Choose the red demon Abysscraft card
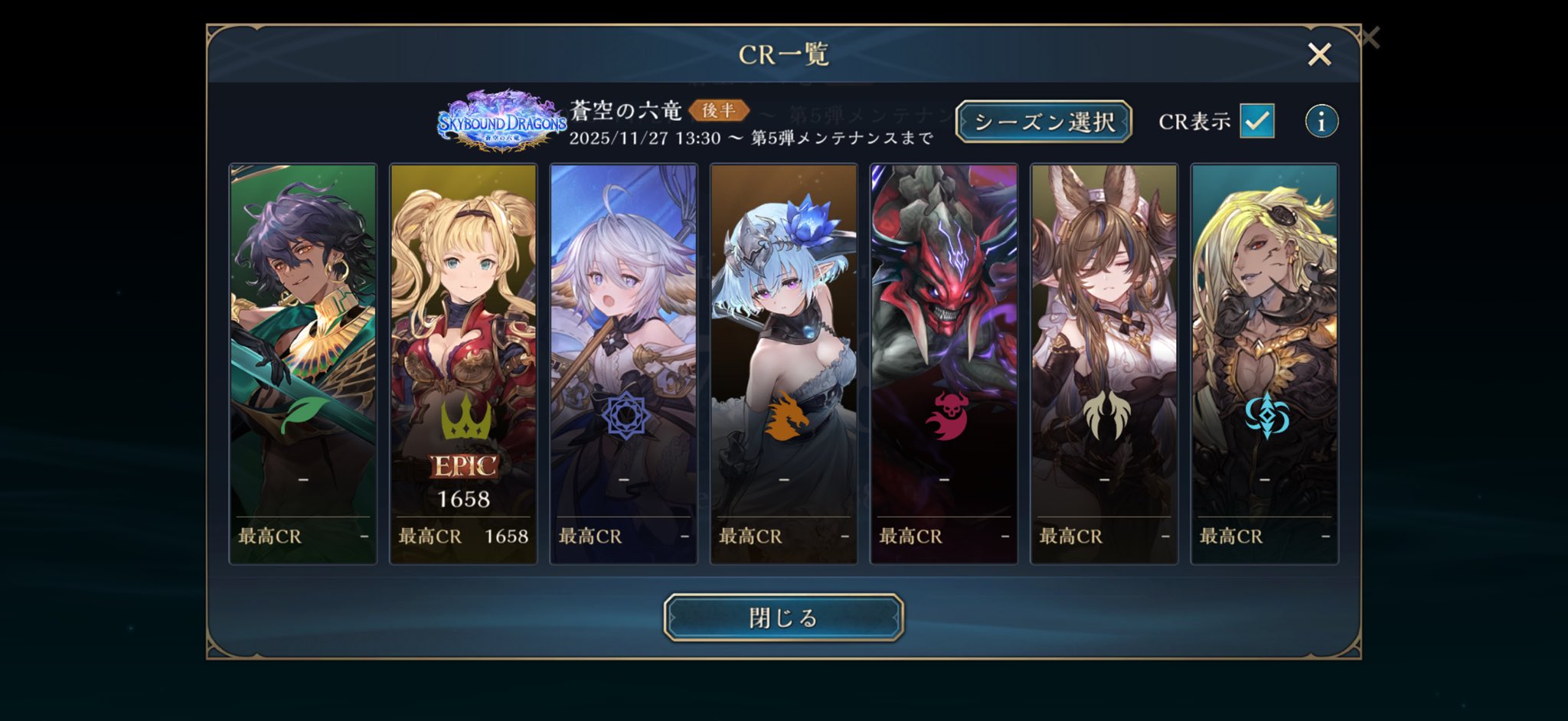The image size is (1568, 721). 944,364
